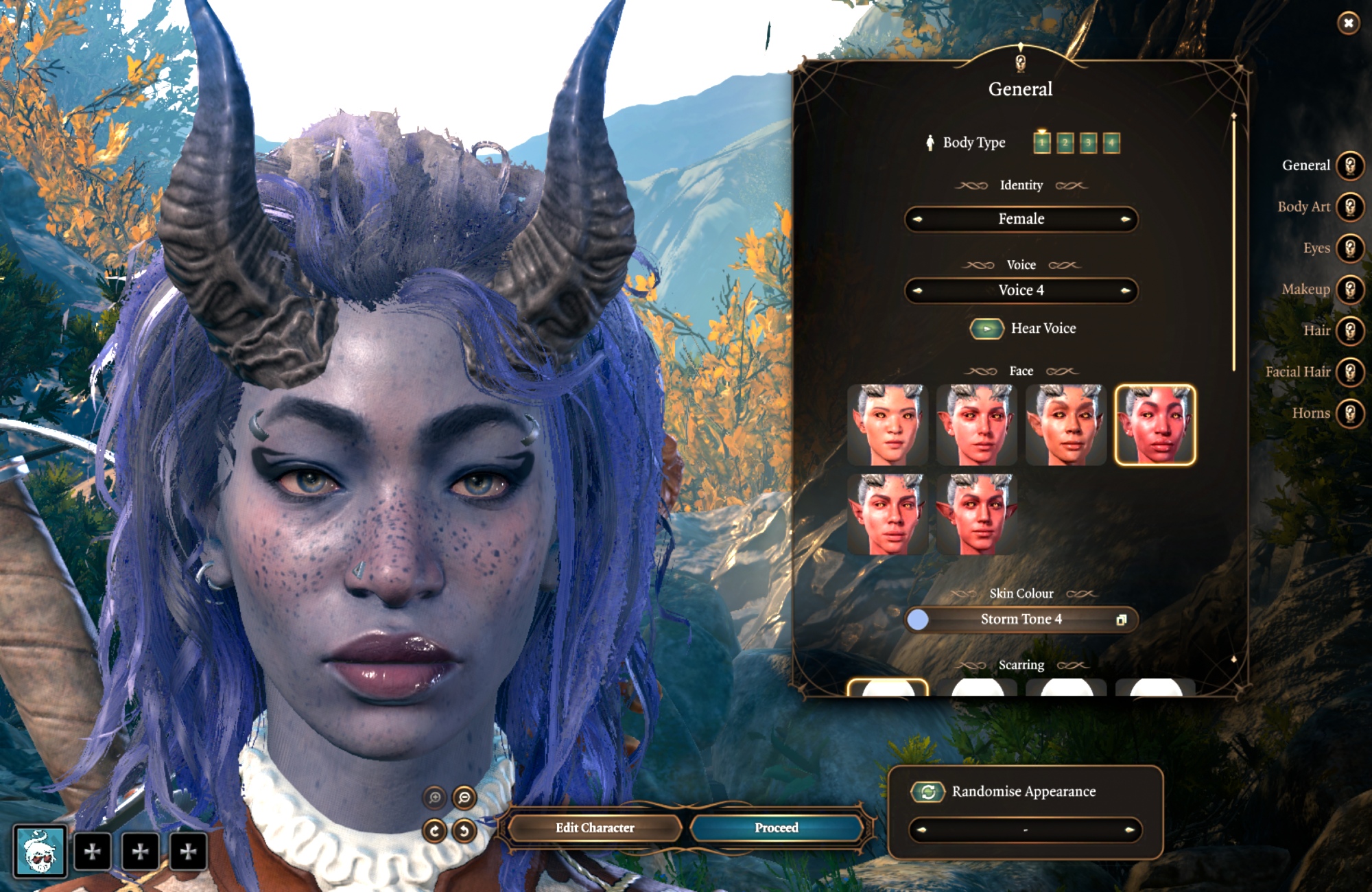
Task: Select body type 2
Action: pyautogui.click(x=1065, y=143)
